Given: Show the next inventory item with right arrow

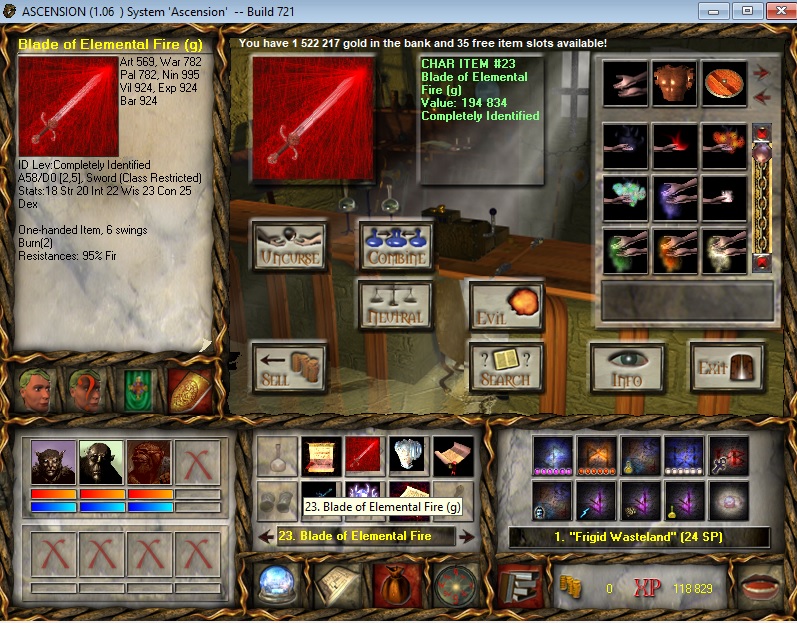Looking at the screenshot, I should 466,537.
